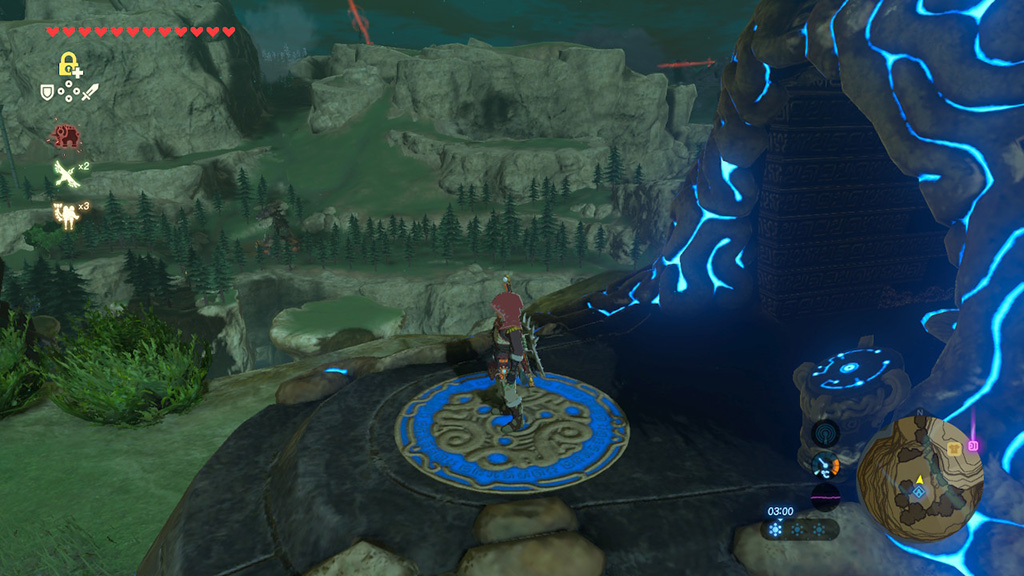1024x576 pixels.
Task: Click the Sheikah Sensor signal icon
Action: (826, 433)
